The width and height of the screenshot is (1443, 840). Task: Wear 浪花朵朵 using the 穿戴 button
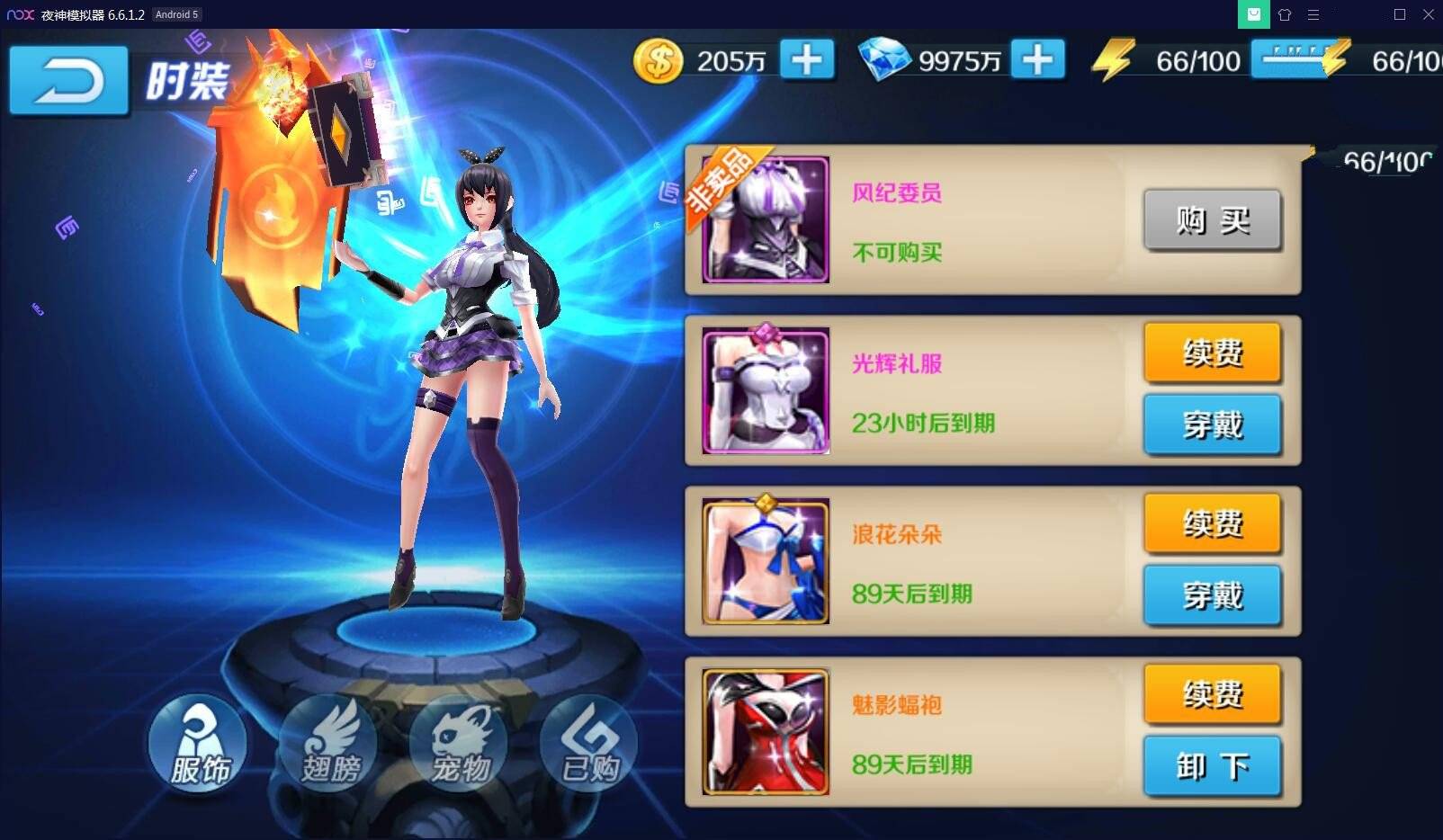pos(1212,594)
